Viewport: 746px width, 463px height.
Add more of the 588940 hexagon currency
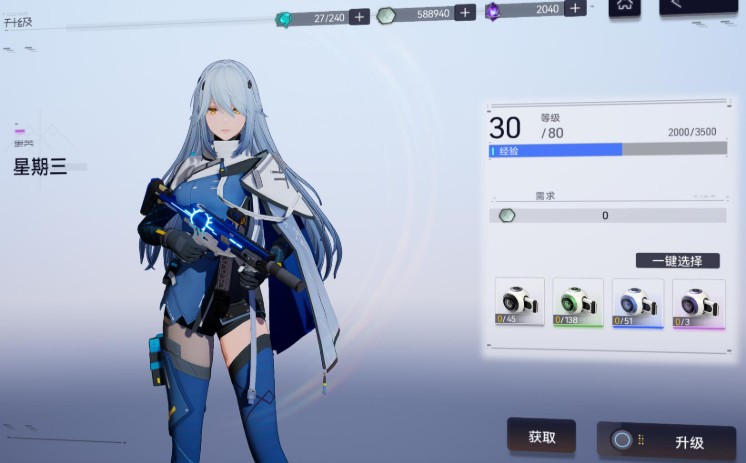[466, 14]
